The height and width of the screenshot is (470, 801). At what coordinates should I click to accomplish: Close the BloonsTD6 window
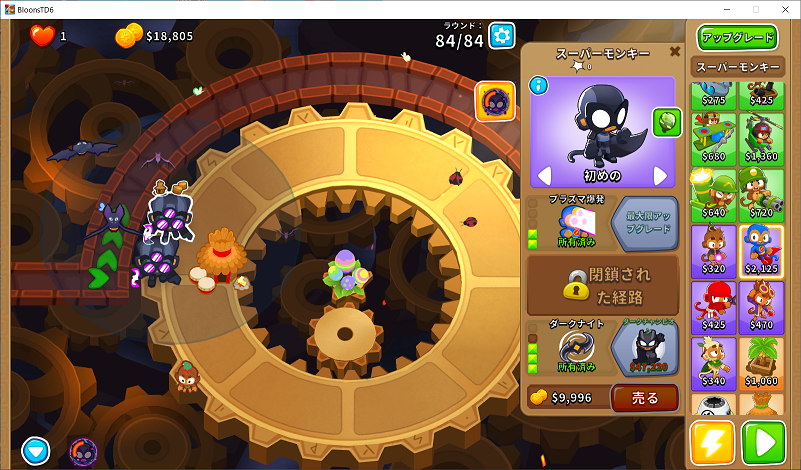(x=780, y=8)
